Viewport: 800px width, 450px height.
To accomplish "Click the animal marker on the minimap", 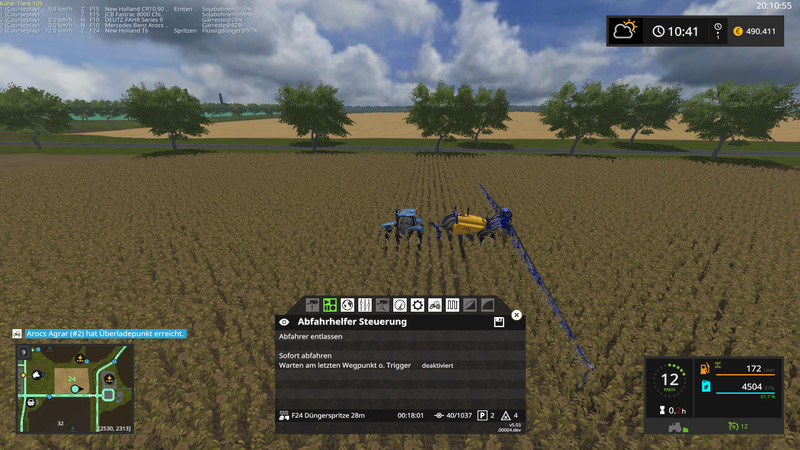I will pos(36,375).
